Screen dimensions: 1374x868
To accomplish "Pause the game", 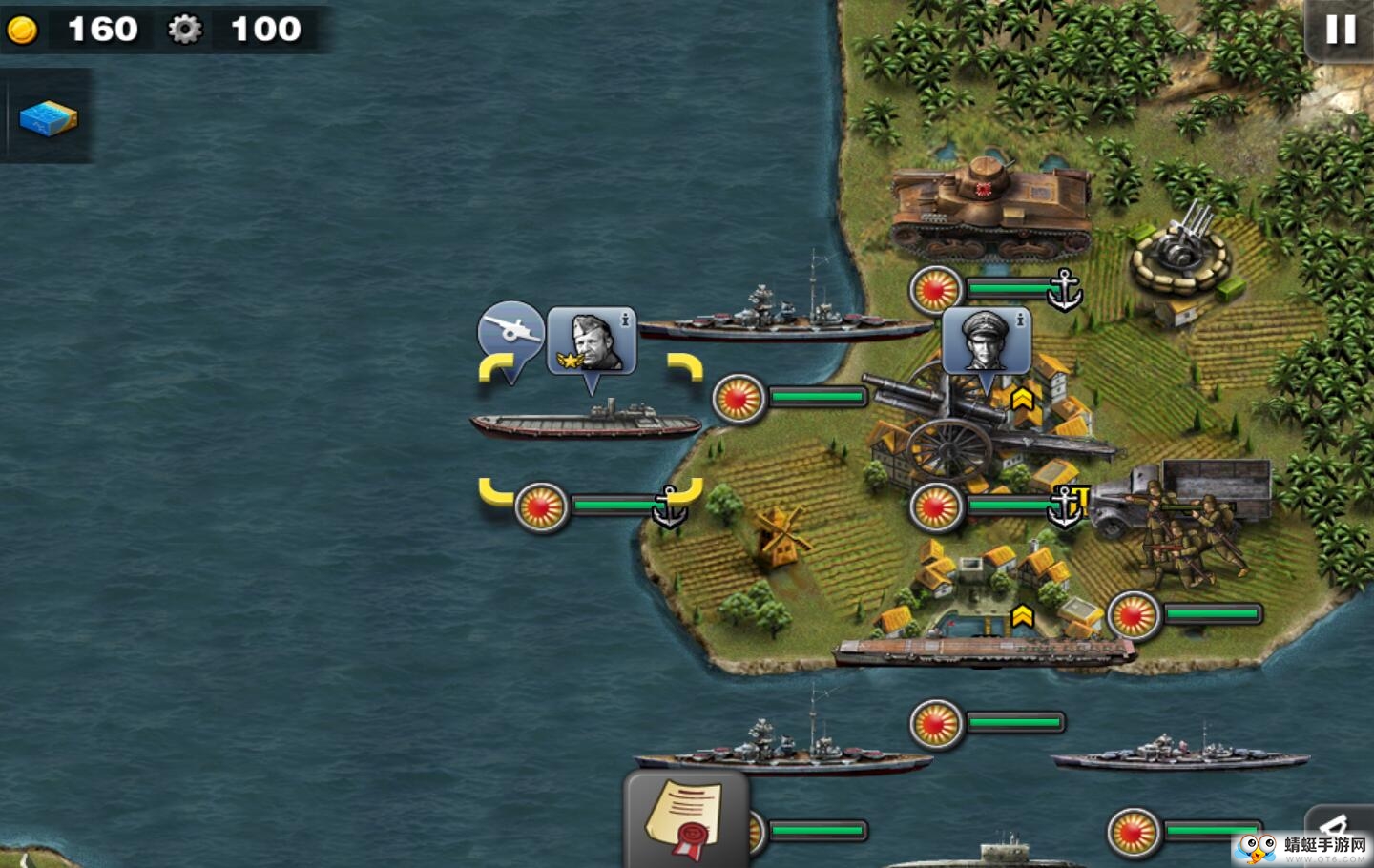I will point(1340,30).
